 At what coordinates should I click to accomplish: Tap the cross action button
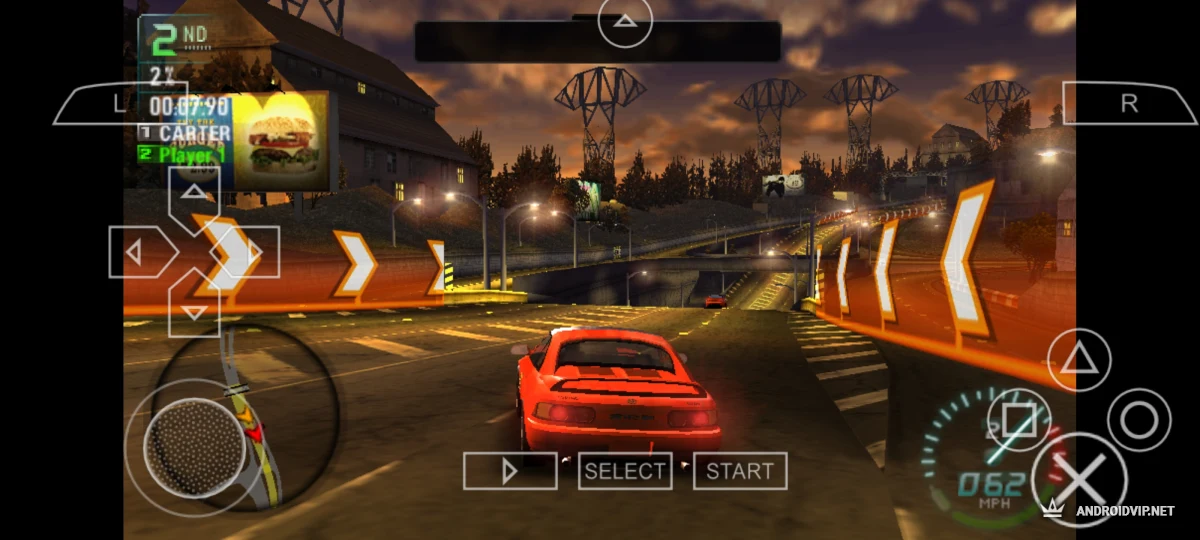tap(1079, 480)
